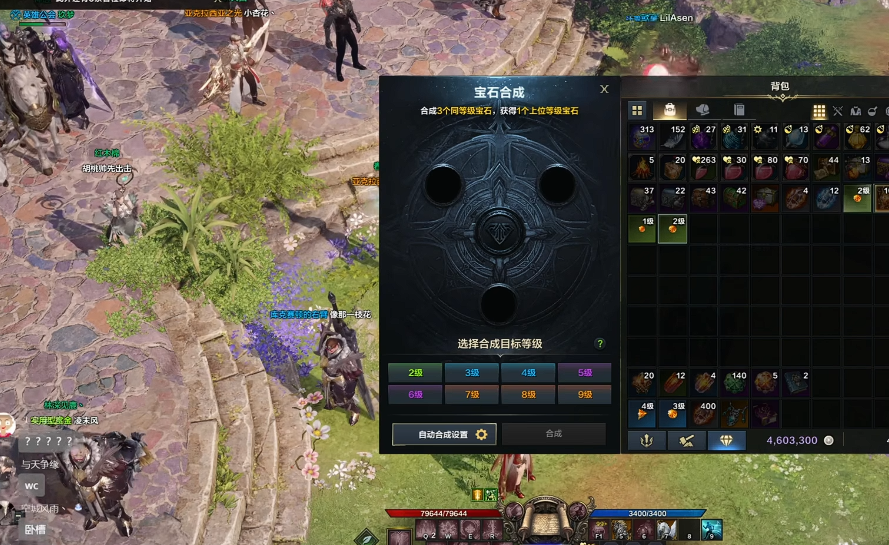Pick the 8级 fusion target level

tap(528, 394)
